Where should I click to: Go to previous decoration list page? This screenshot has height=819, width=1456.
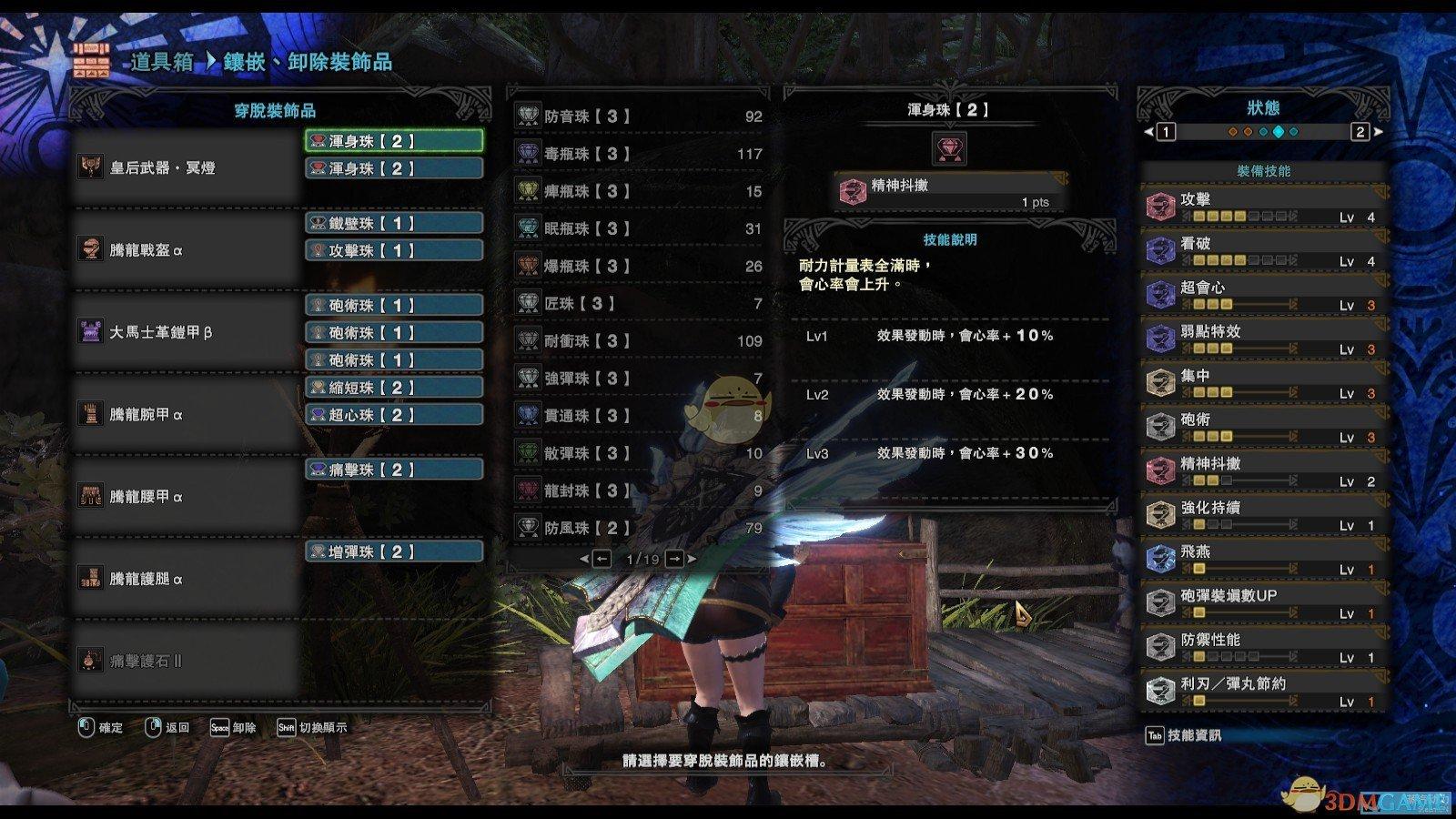(x=602, y=559)
